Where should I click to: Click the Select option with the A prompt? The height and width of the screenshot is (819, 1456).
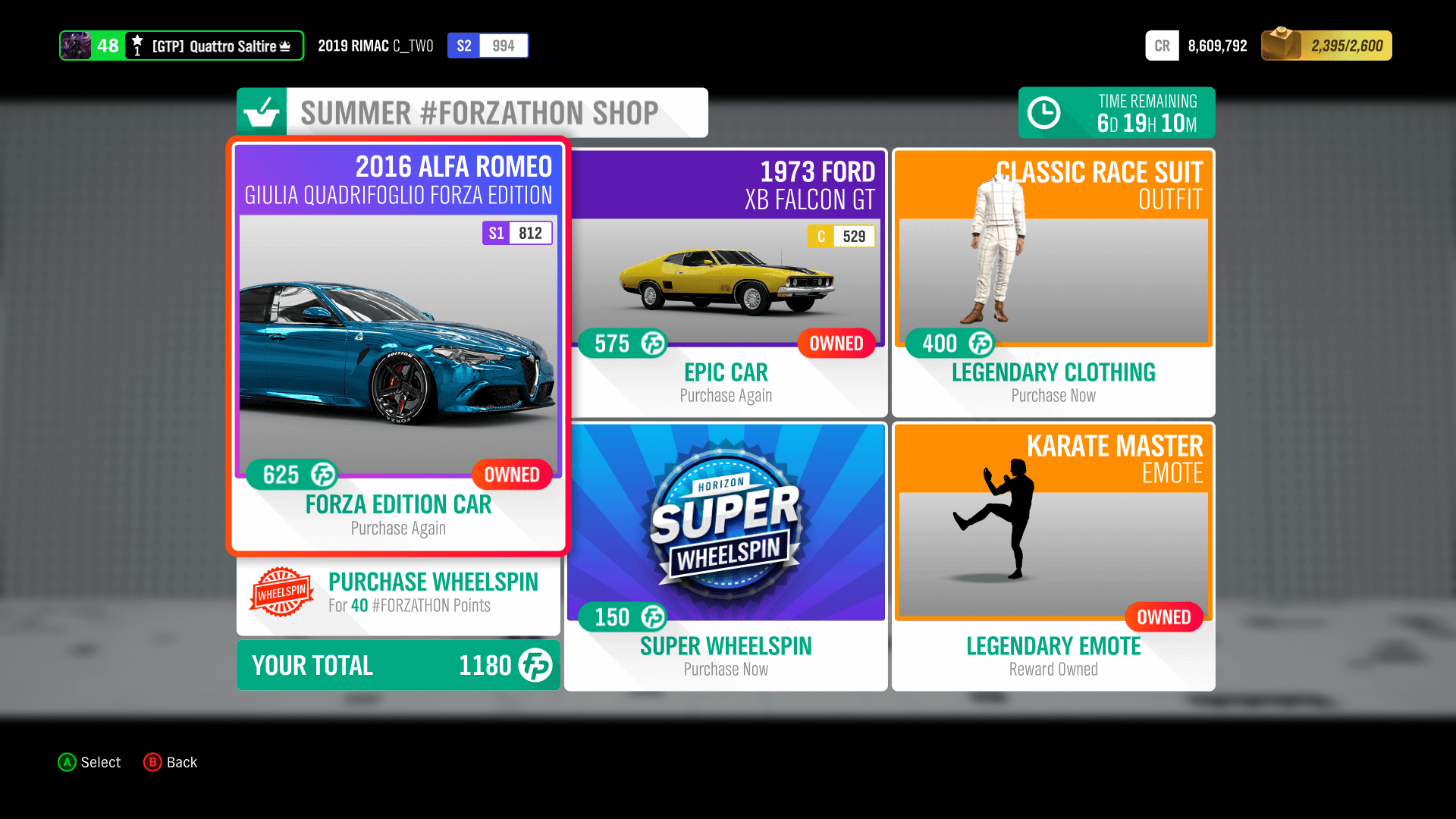(89, 762)
